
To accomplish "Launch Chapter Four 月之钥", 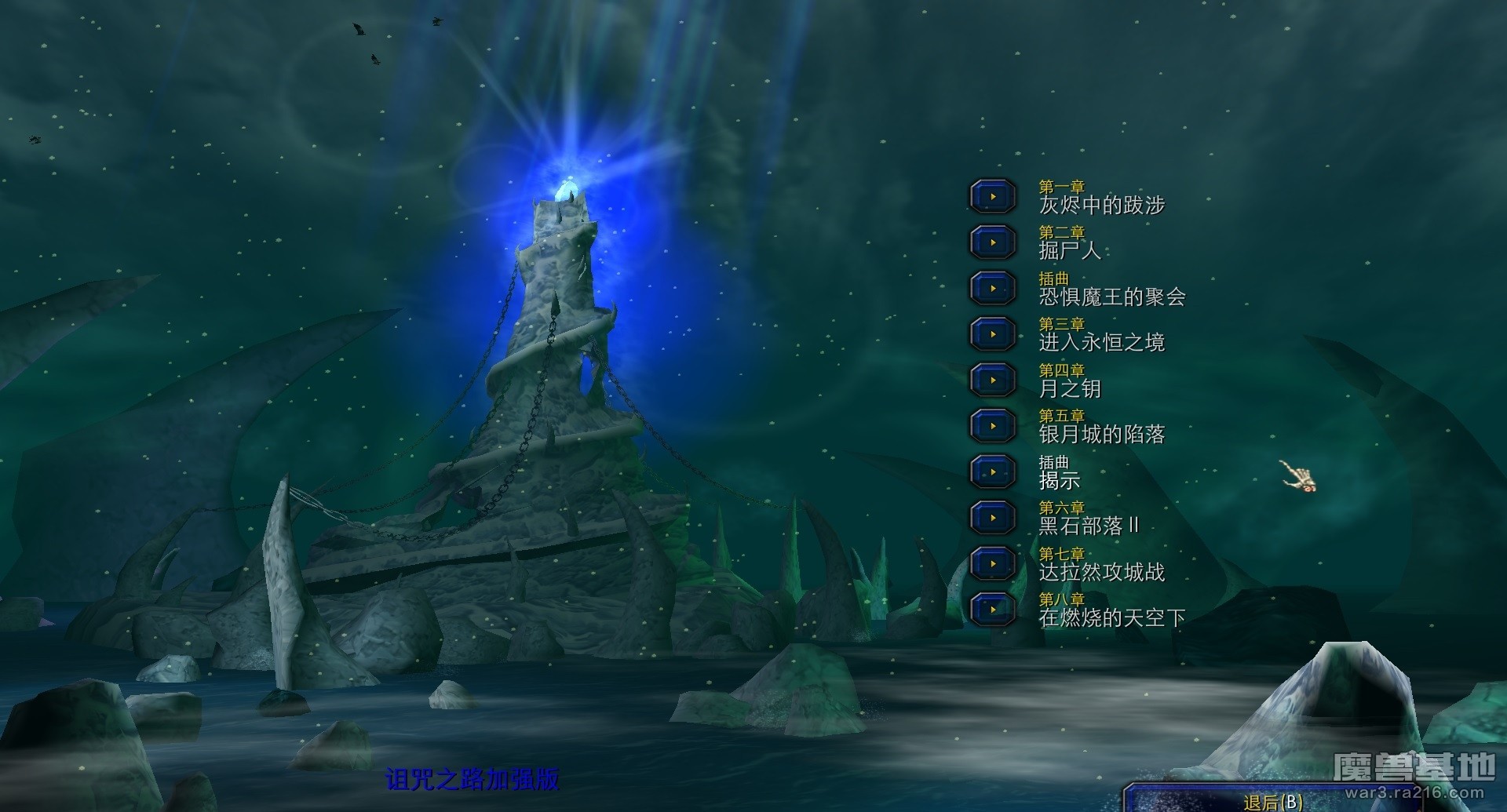I will tap(993, 381).
